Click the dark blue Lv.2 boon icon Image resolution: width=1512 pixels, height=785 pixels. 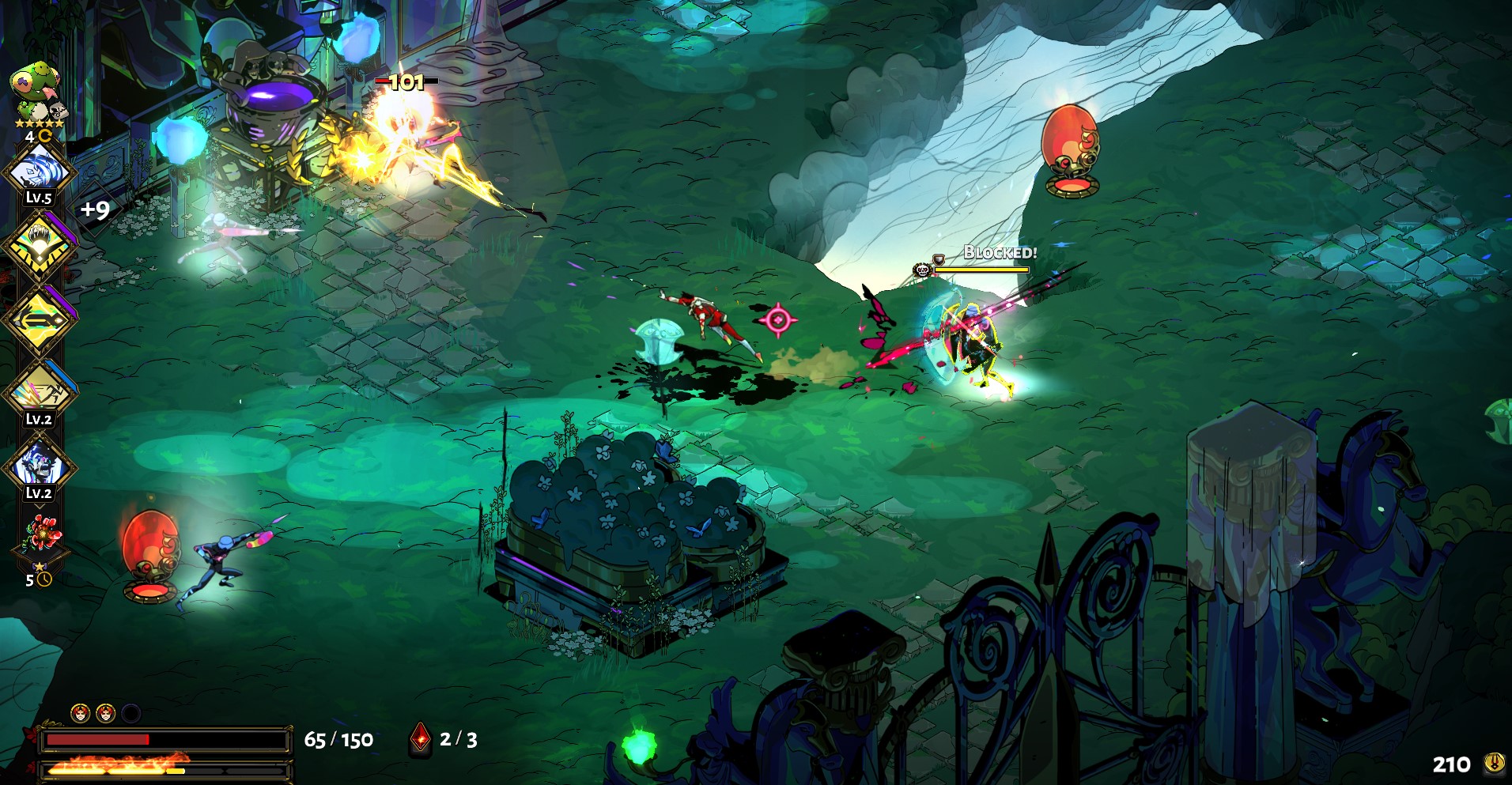39,465
